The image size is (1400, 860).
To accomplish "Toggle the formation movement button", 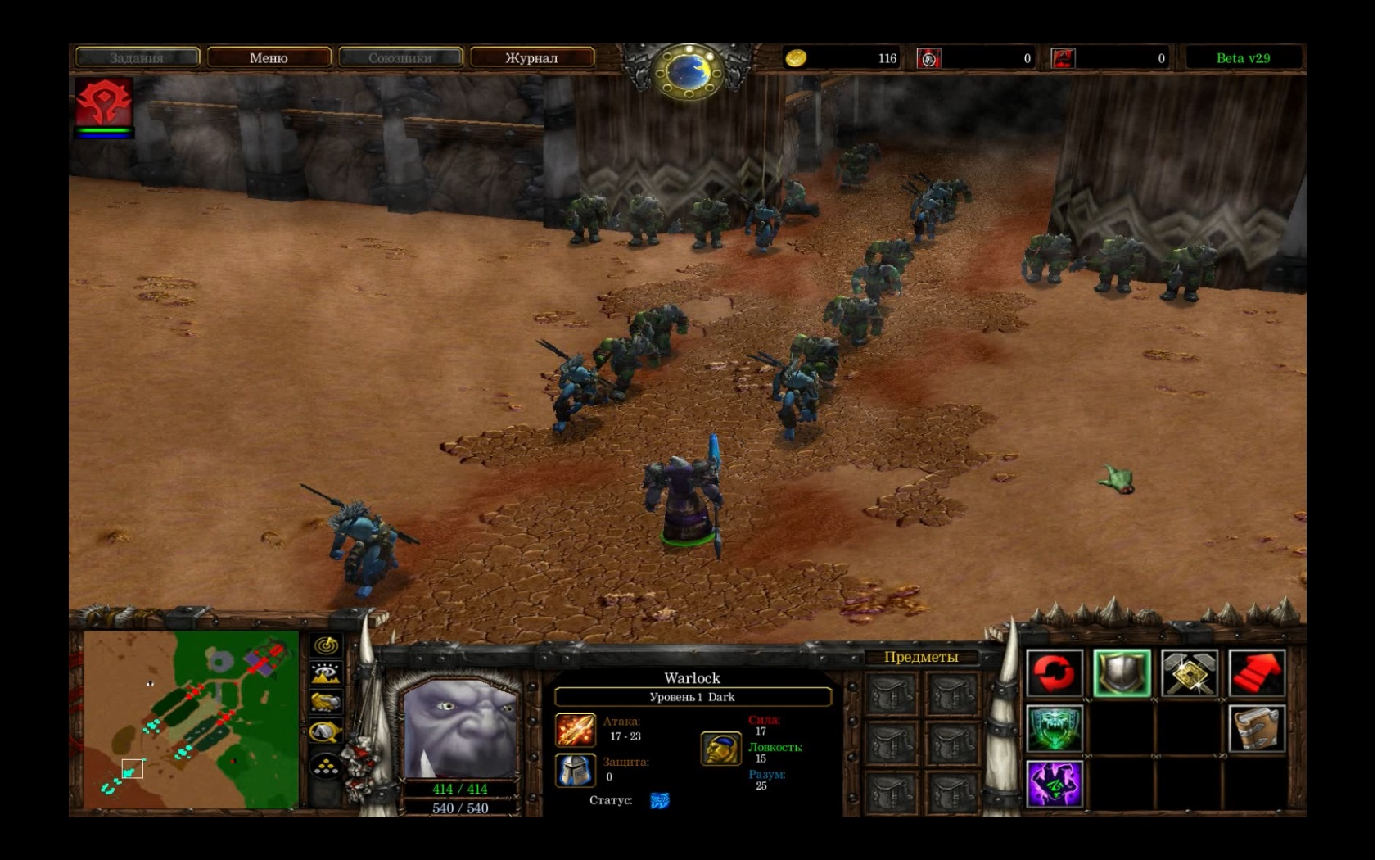I will click(327, 766).
